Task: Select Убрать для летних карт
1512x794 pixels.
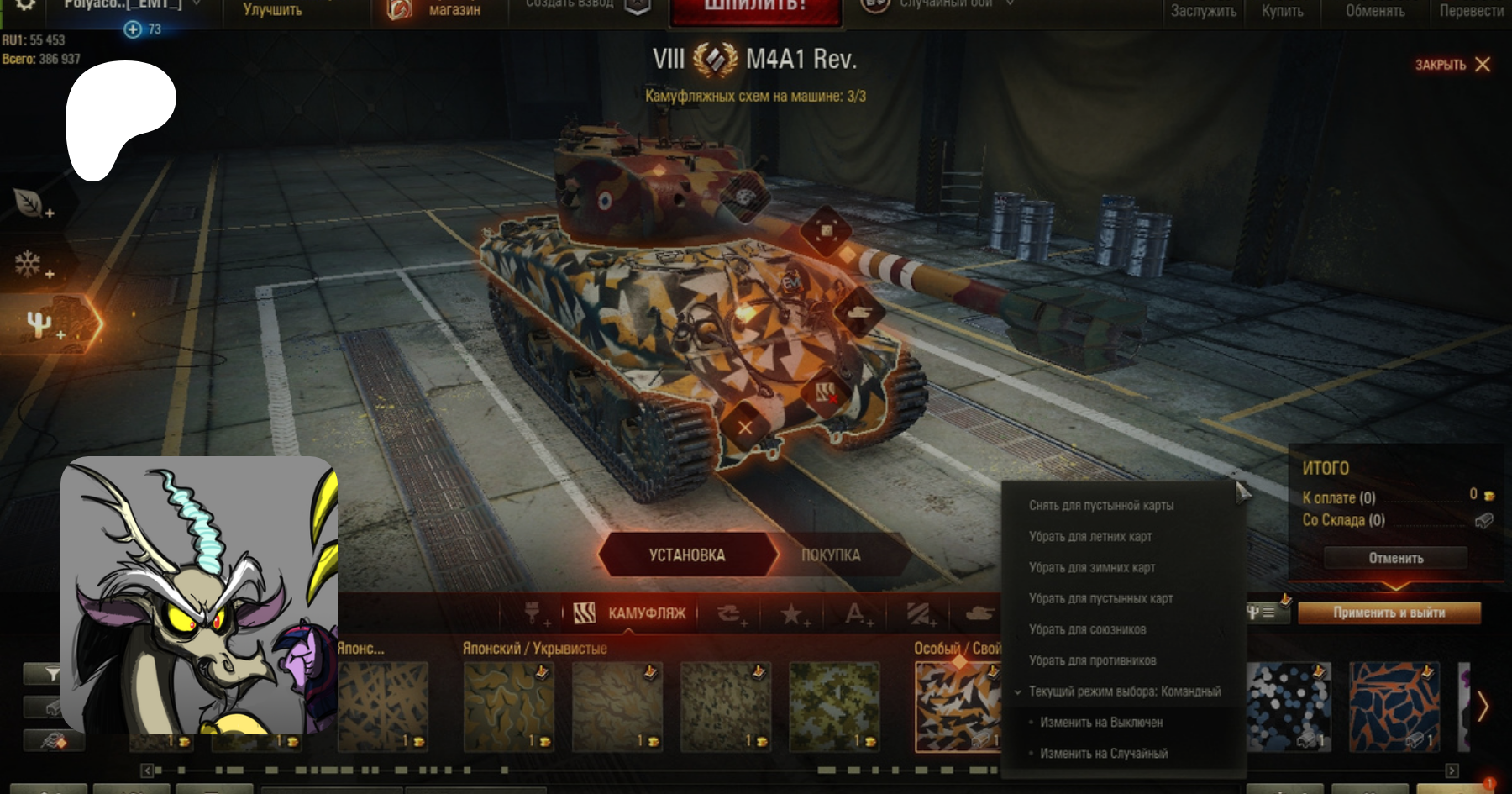Action: [1089, 536]
